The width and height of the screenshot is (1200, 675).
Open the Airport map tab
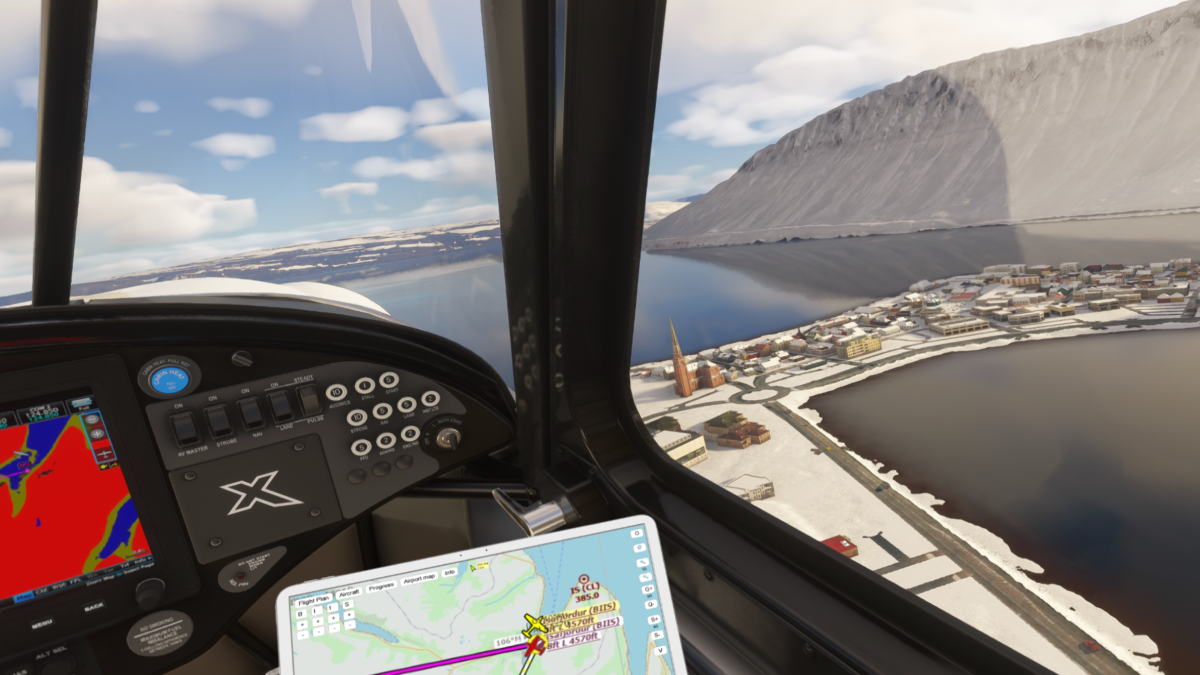(417, 579)
